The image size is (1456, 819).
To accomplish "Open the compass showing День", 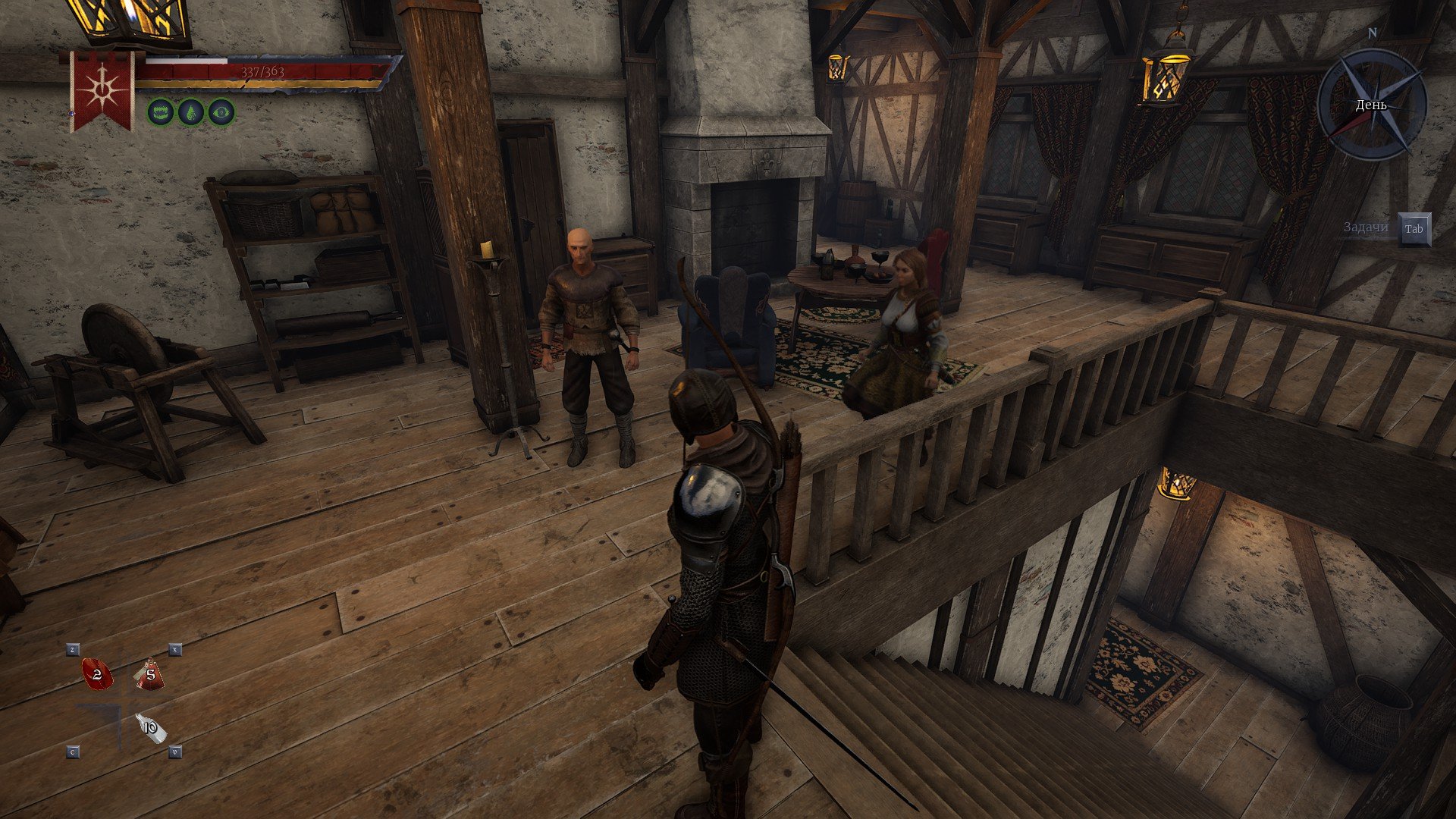I will click(x=1372, y=105).
